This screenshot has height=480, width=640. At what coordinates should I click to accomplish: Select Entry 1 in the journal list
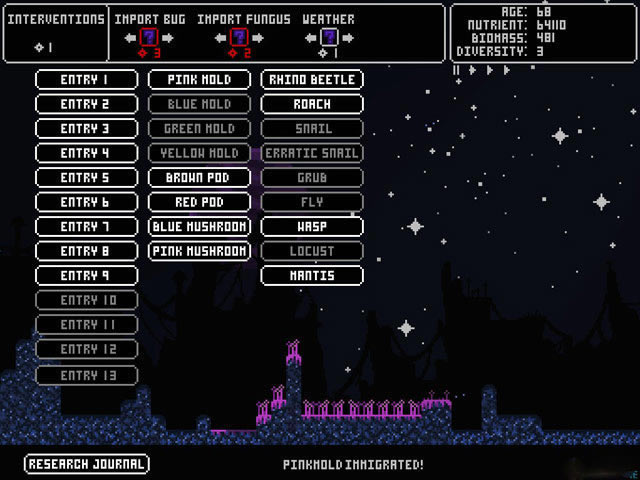point(85,79)
